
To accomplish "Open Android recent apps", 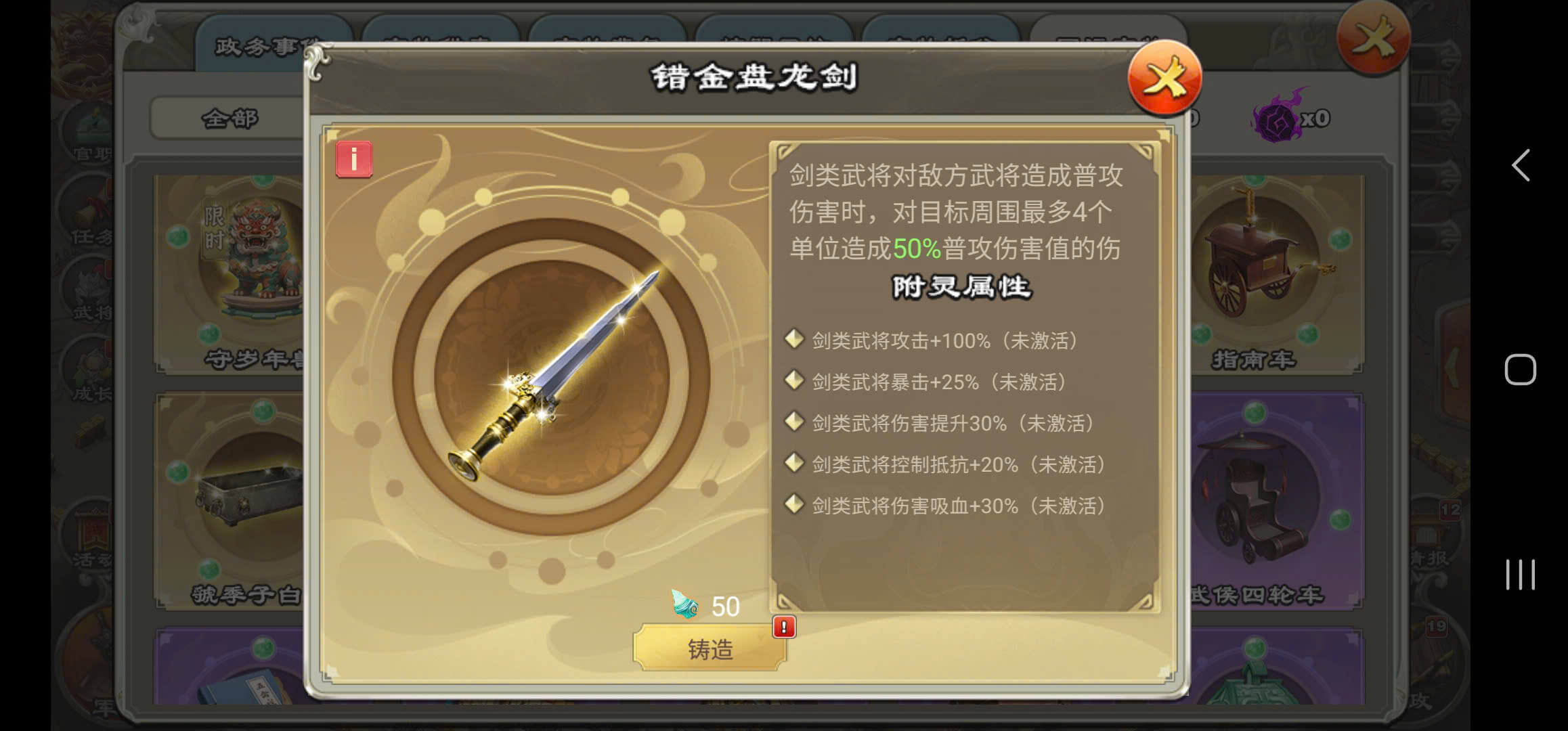I will [1520, 575].
